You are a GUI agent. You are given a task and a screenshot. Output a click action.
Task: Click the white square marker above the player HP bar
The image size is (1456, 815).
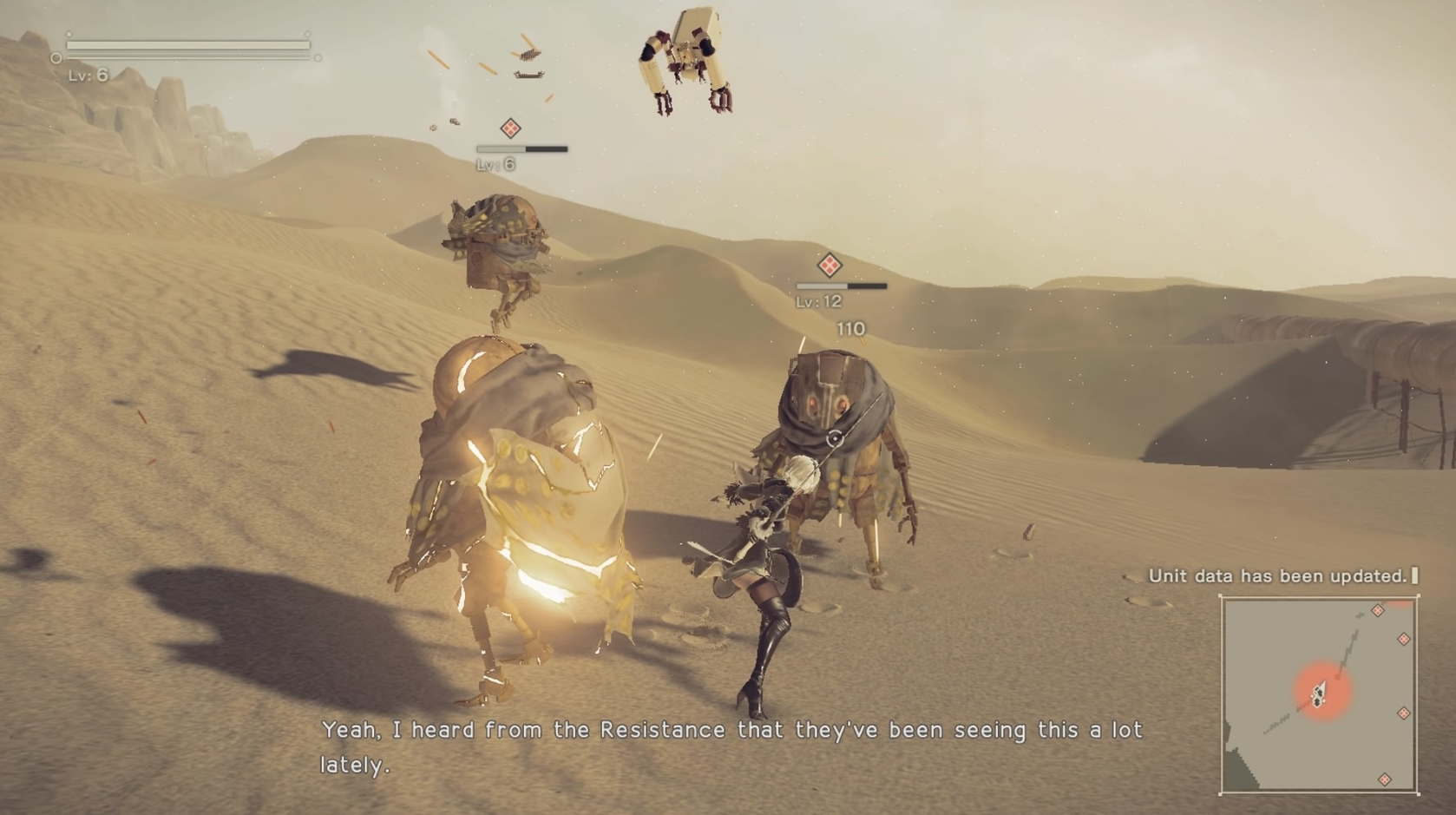(69, 34)
